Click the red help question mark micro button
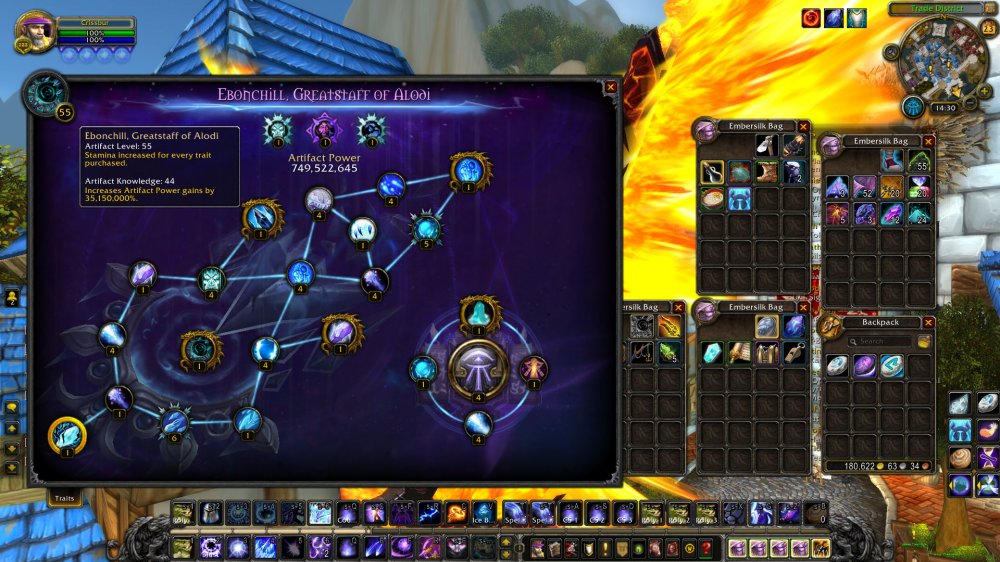 [x=706, y=547]
